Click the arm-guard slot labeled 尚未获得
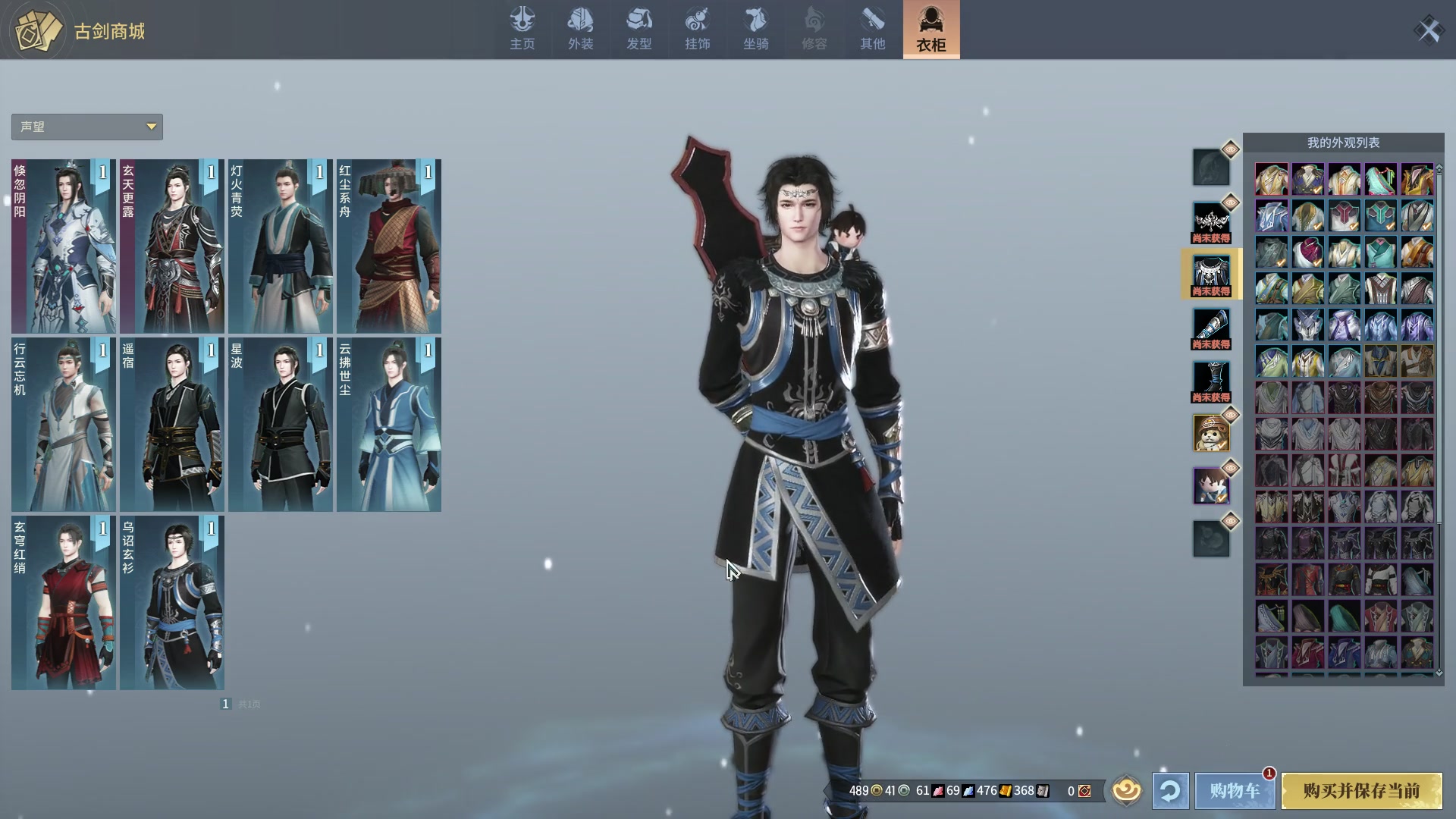Image resolution: width=1456 pixels, height=819 pixels. [x=1211, y=326]
